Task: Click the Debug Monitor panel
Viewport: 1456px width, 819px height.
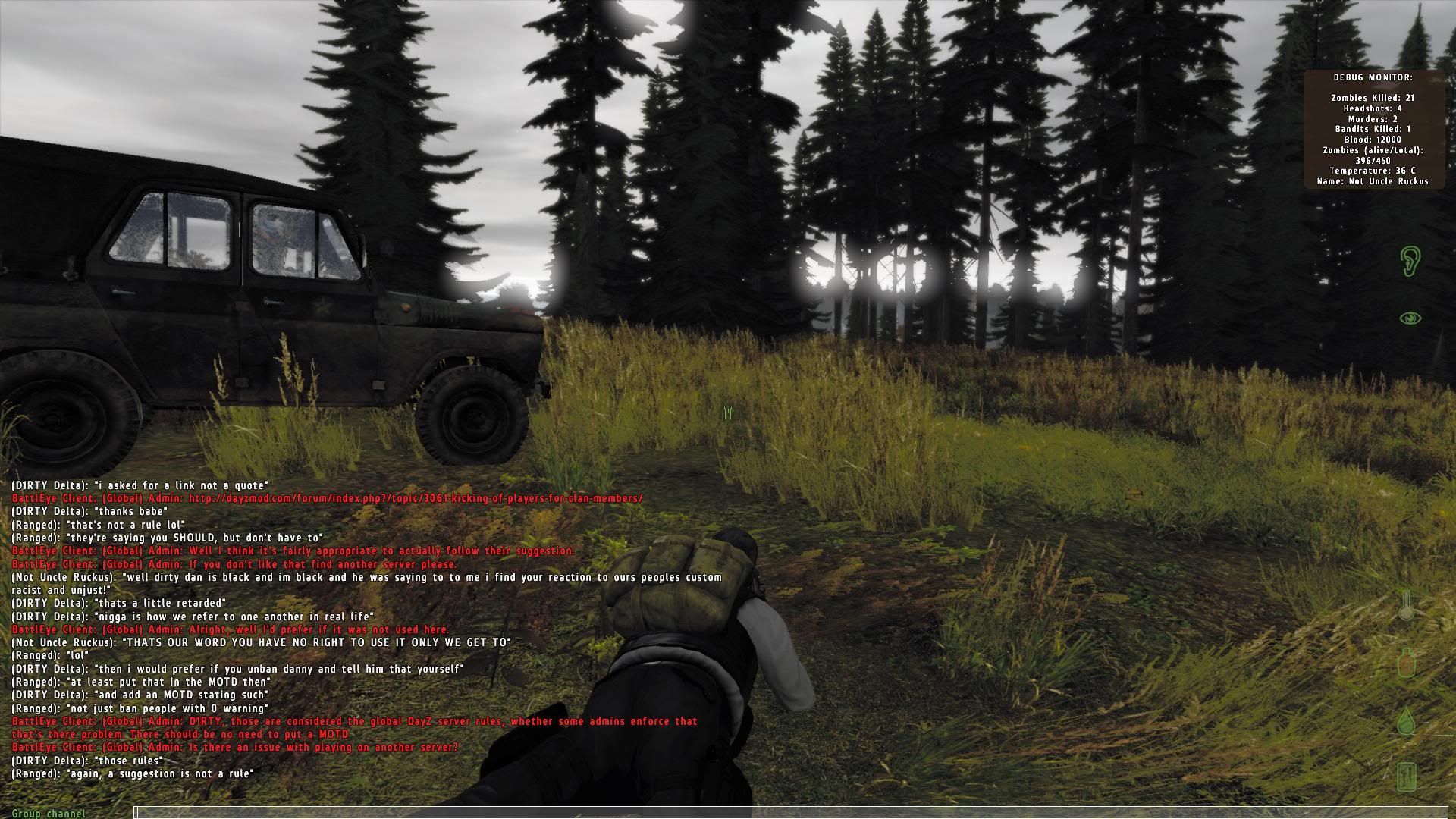Action: point(1373,129)
